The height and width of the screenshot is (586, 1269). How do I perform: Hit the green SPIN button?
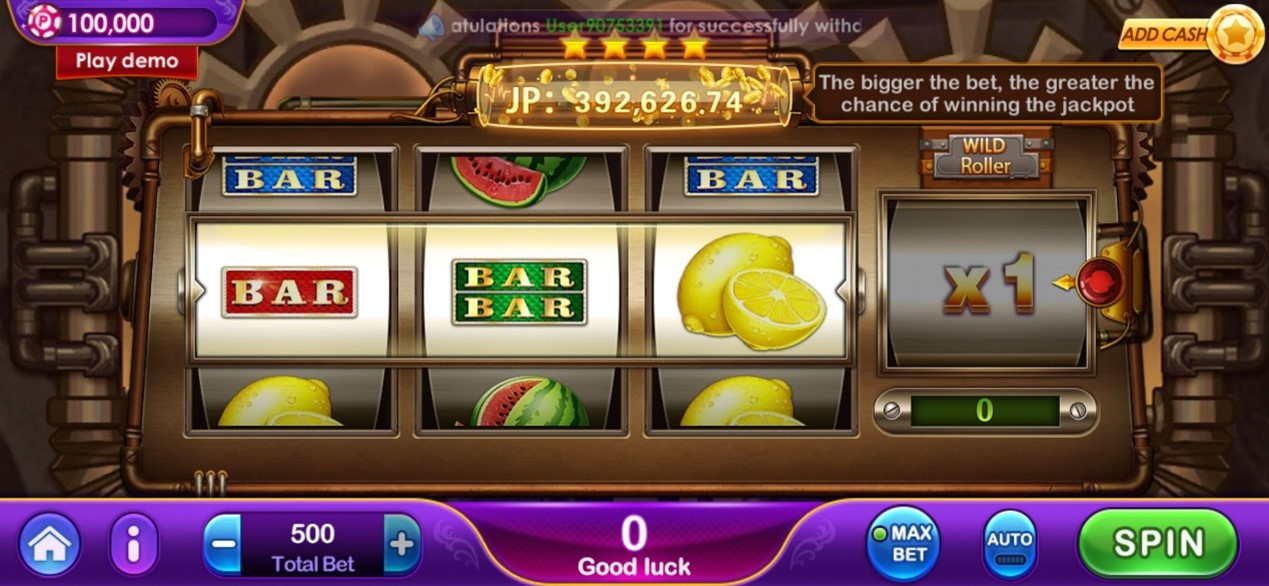pos(1158,543)
